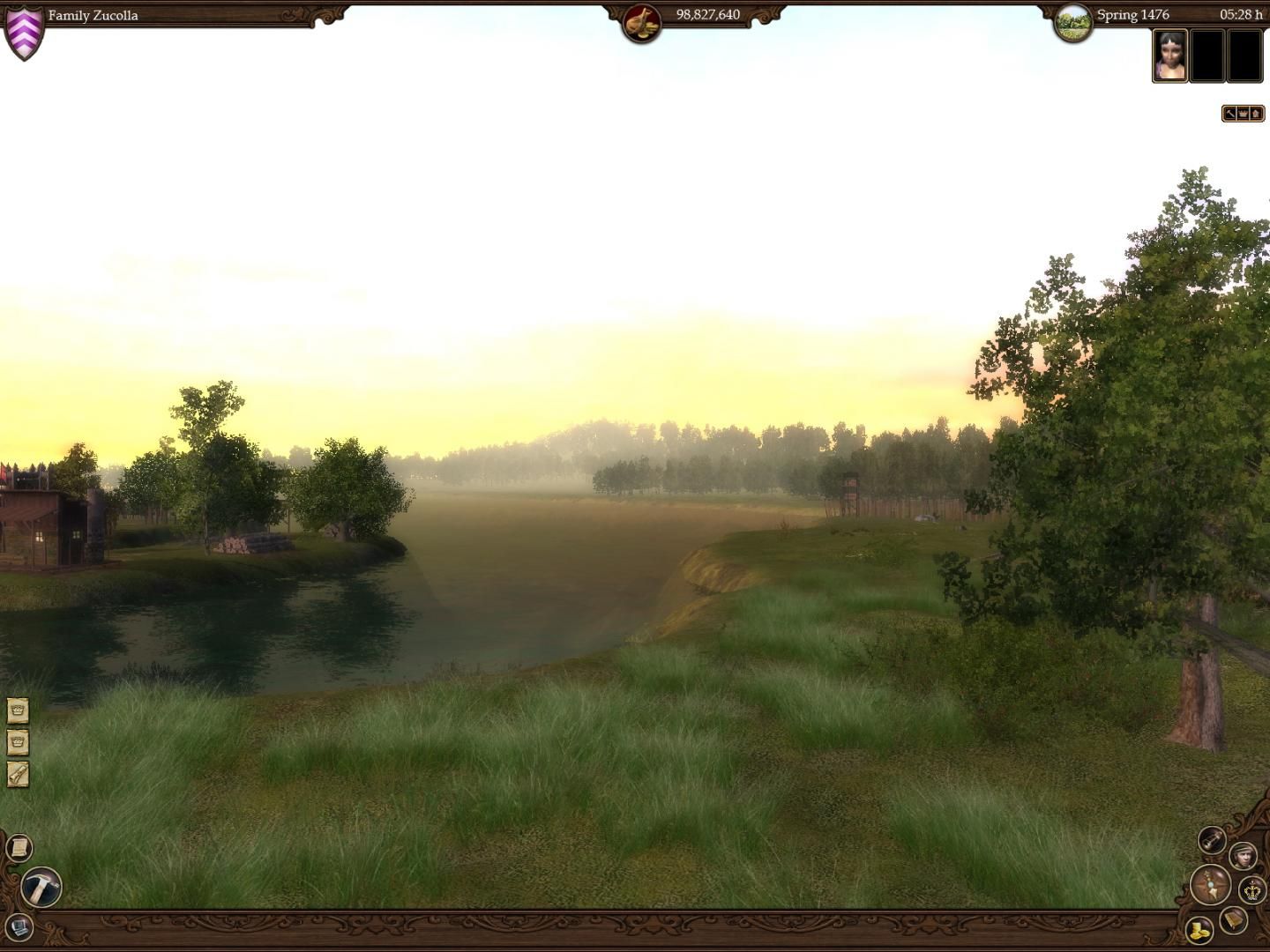Image resolution: width=1270 pixels, height=952 pixels.
Task: Toggle the crown map filter
Action: point(1242,113)
